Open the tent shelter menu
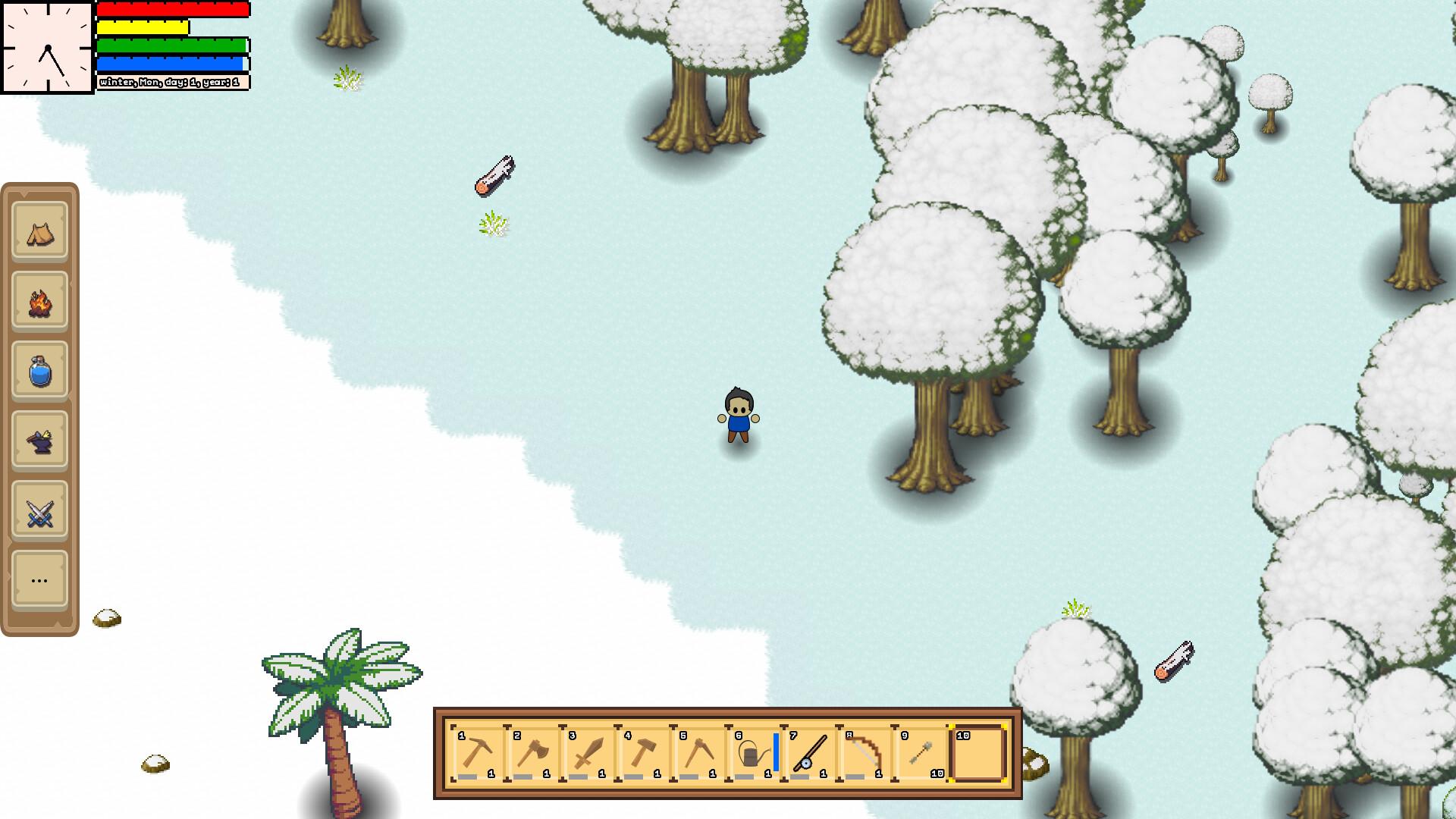1456x819 pixels. click(x=39, y=232)
